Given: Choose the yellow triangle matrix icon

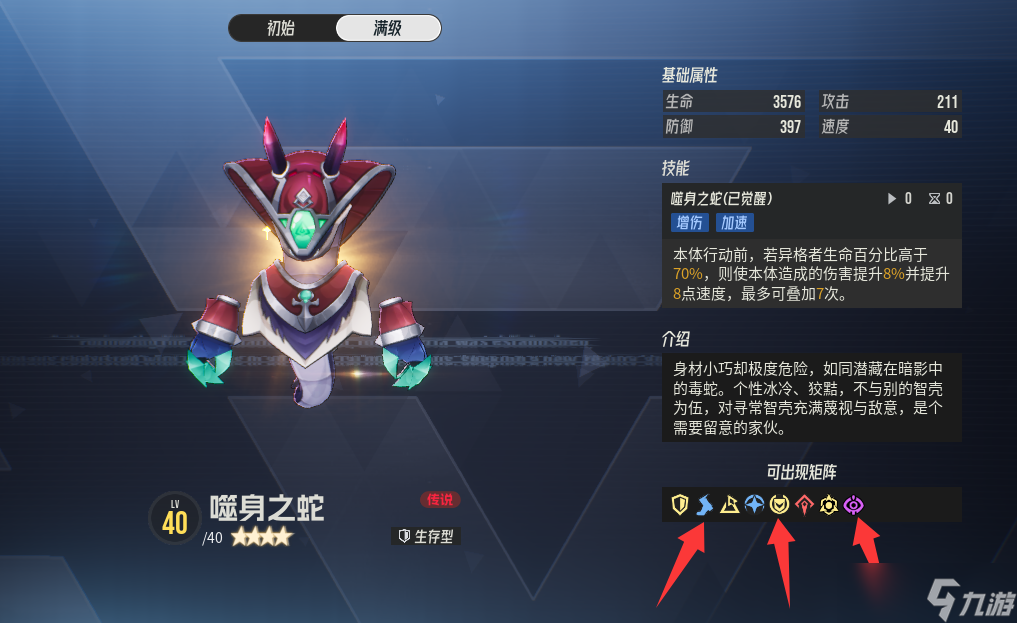Looking at the screenshot, I should [x=729, y=506].
